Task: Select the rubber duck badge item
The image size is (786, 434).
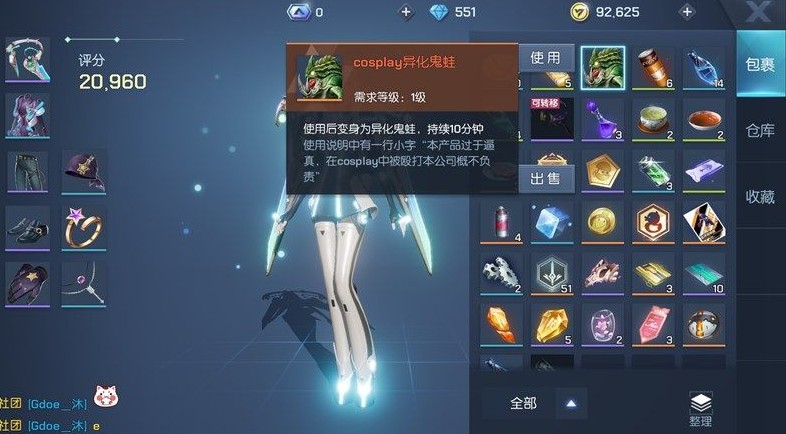Action: (x=654, y=222)
